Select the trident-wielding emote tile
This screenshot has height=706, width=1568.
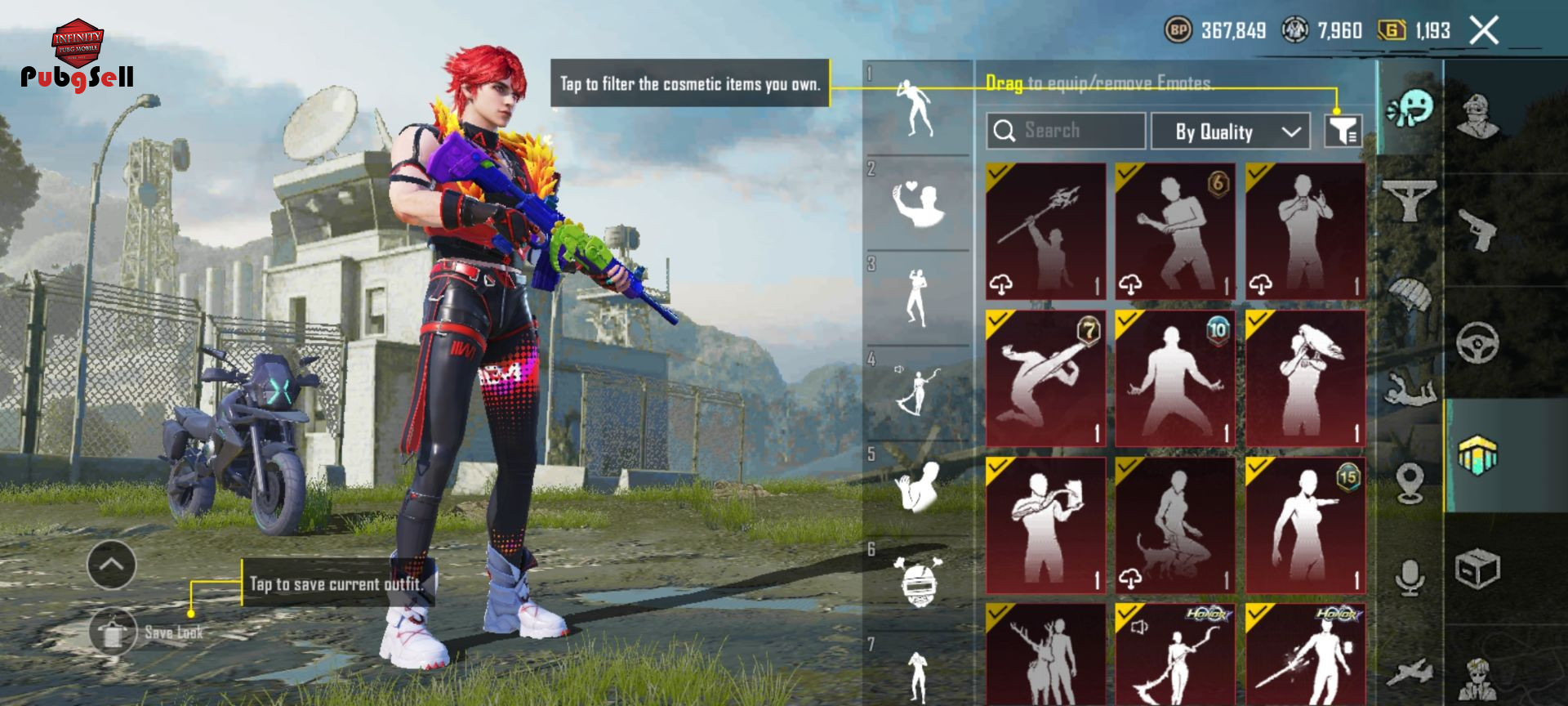tap(1045, 231)
